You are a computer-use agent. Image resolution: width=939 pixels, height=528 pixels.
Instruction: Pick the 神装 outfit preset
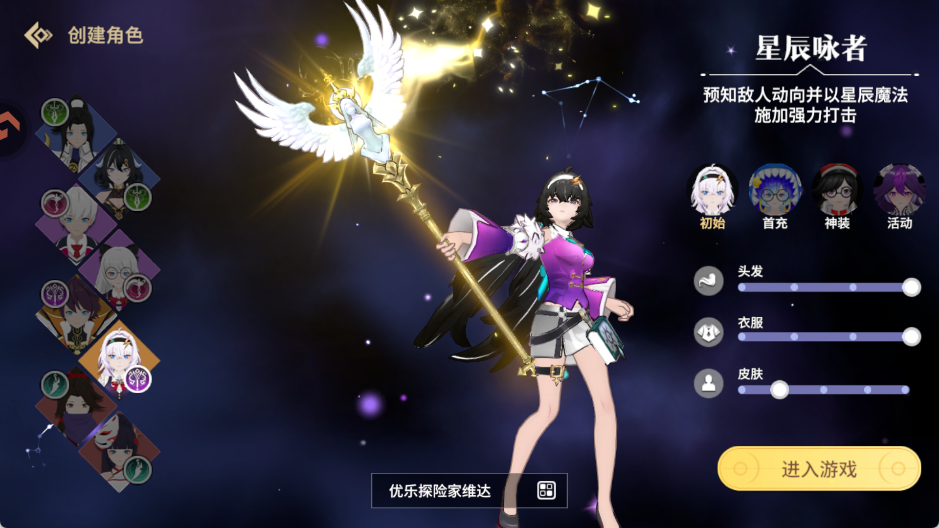click(x=837, y=190)
